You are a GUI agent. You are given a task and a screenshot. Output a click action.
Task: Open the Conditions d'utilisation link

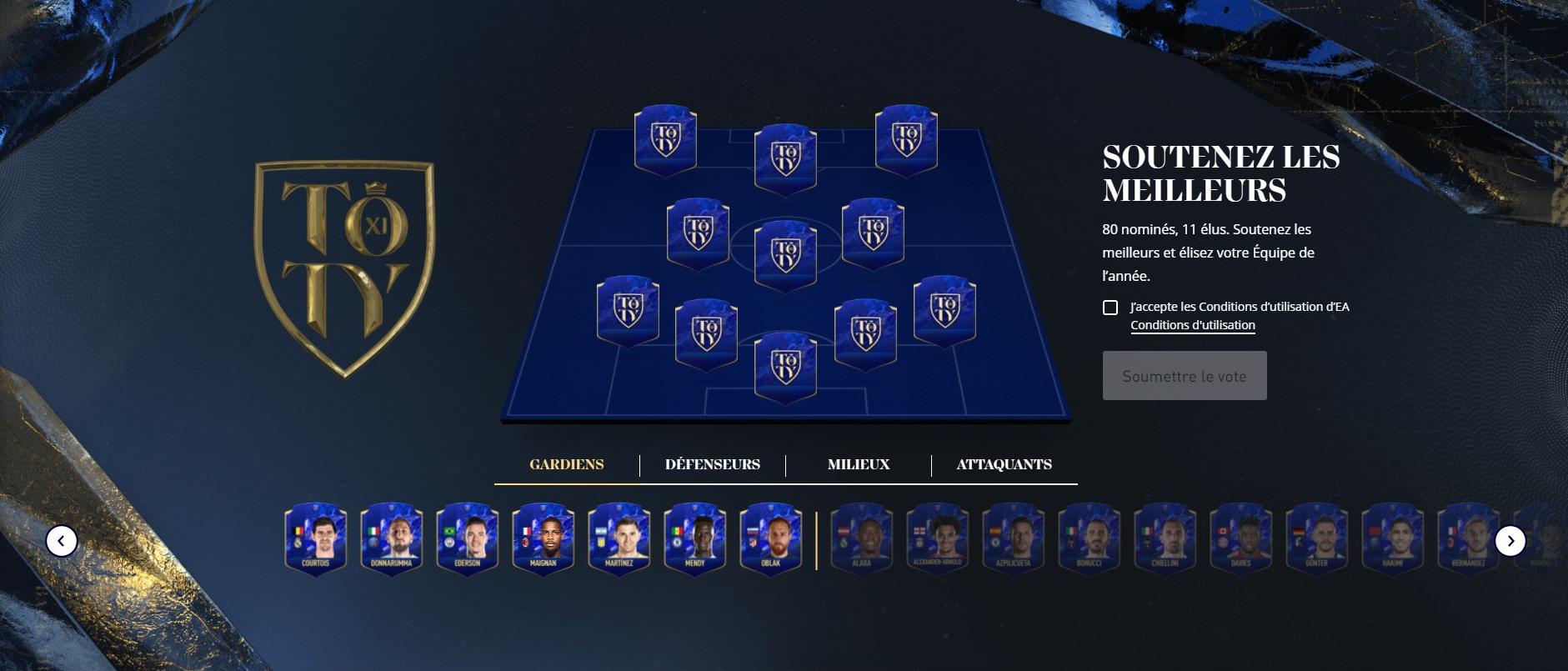[1194, 326]
